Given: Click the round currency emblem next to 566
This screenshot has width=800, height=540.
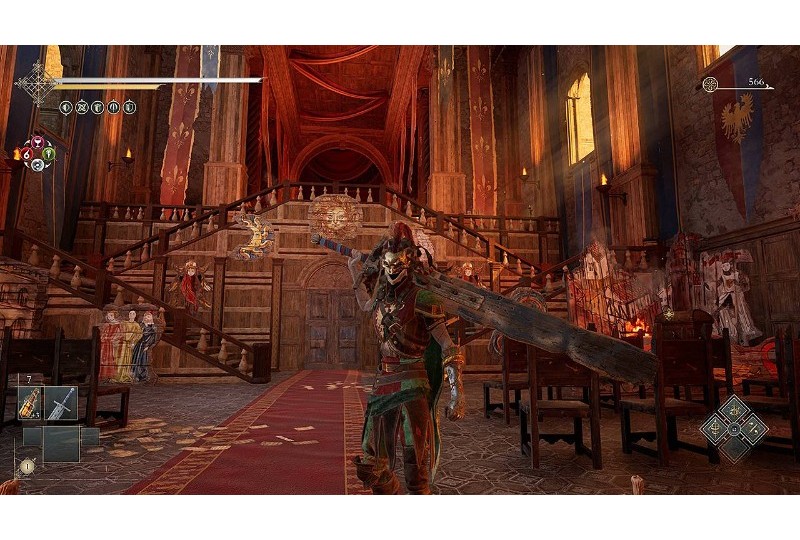Looking at the screenshot, I should pyautogui.click(x=710, y=85).
